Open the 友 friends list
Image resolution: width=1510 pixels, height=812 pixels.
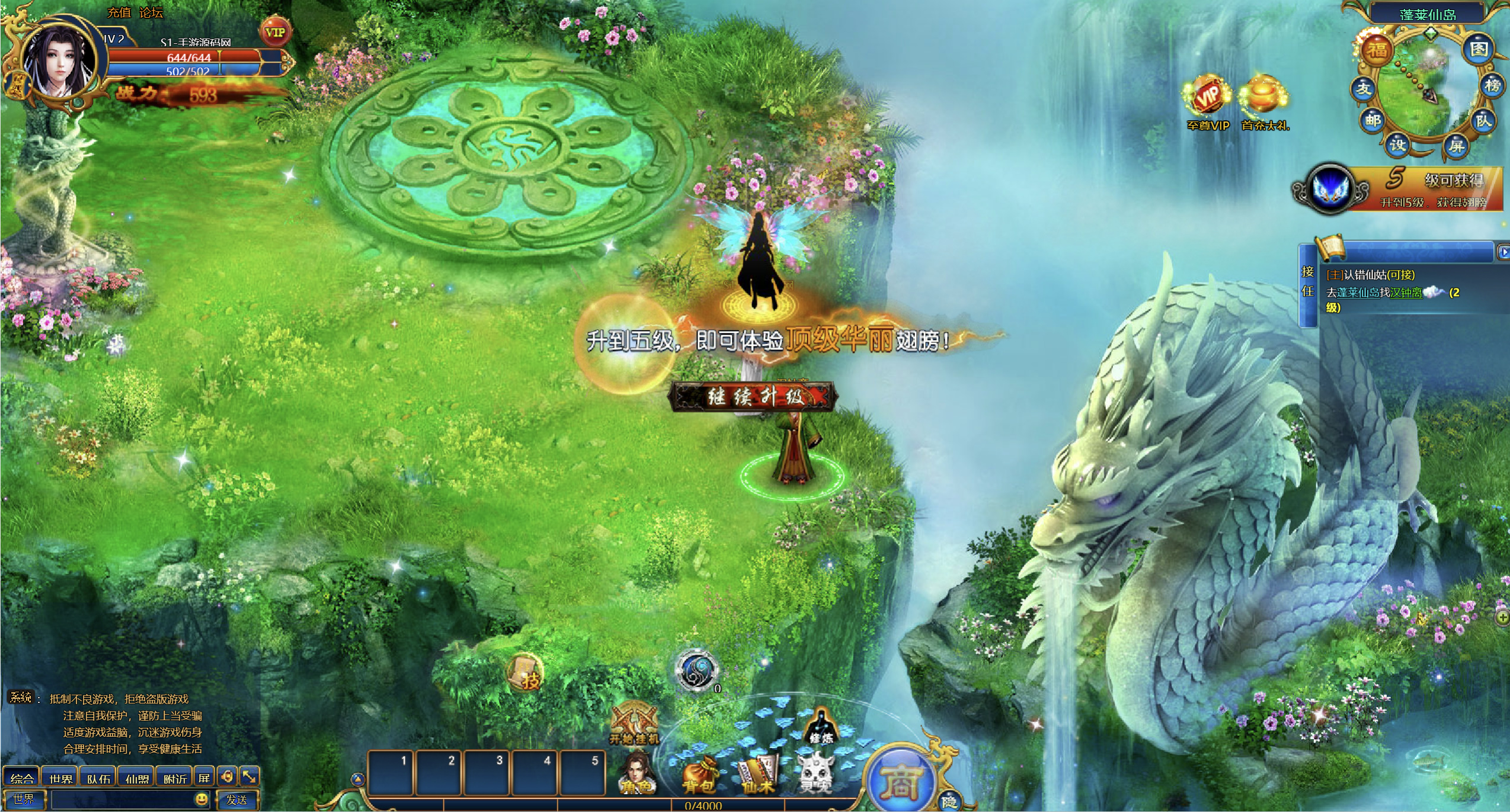click(x=1364, y=89)
